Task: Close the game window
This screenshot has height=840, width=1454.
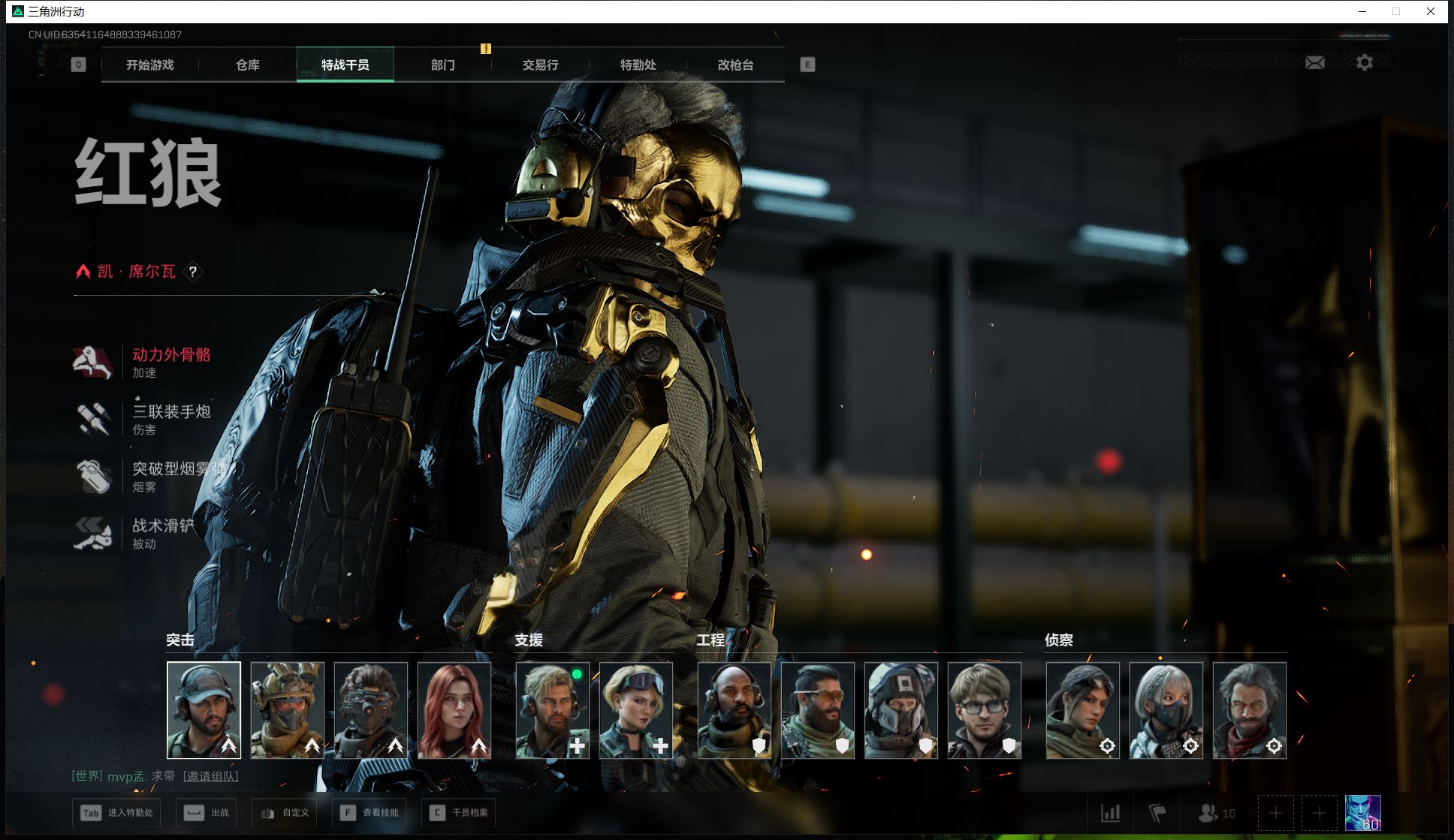Action: (x=1431, y=11)
